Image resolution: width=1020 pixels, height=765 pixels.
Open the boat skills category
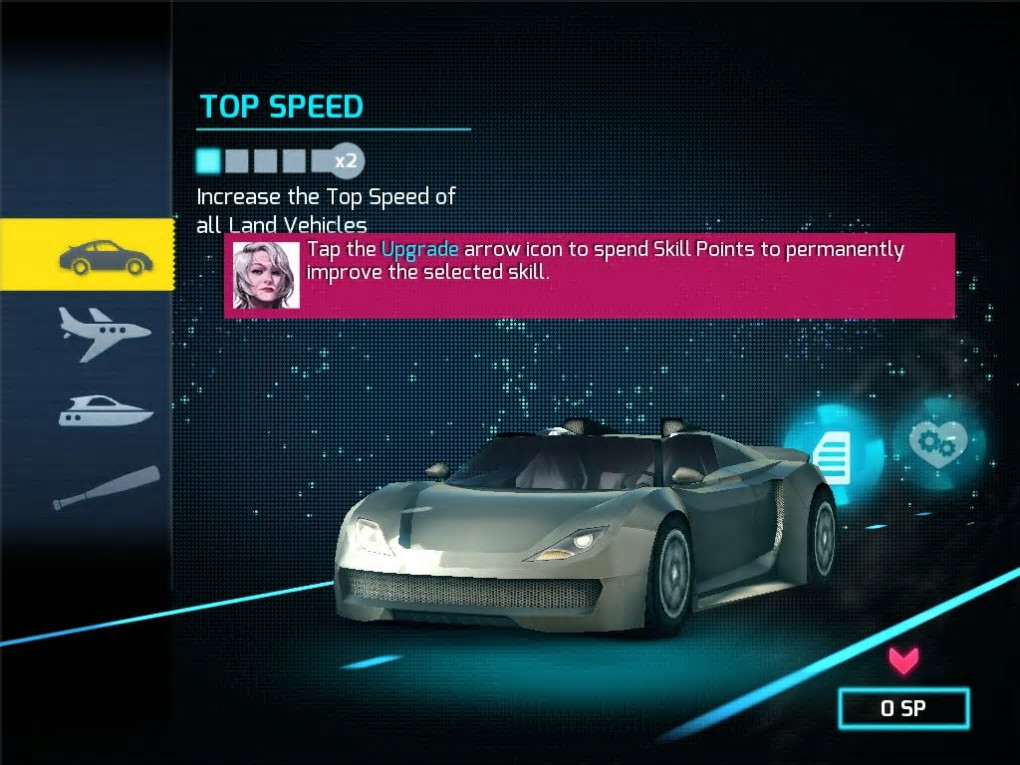[105, 410]
